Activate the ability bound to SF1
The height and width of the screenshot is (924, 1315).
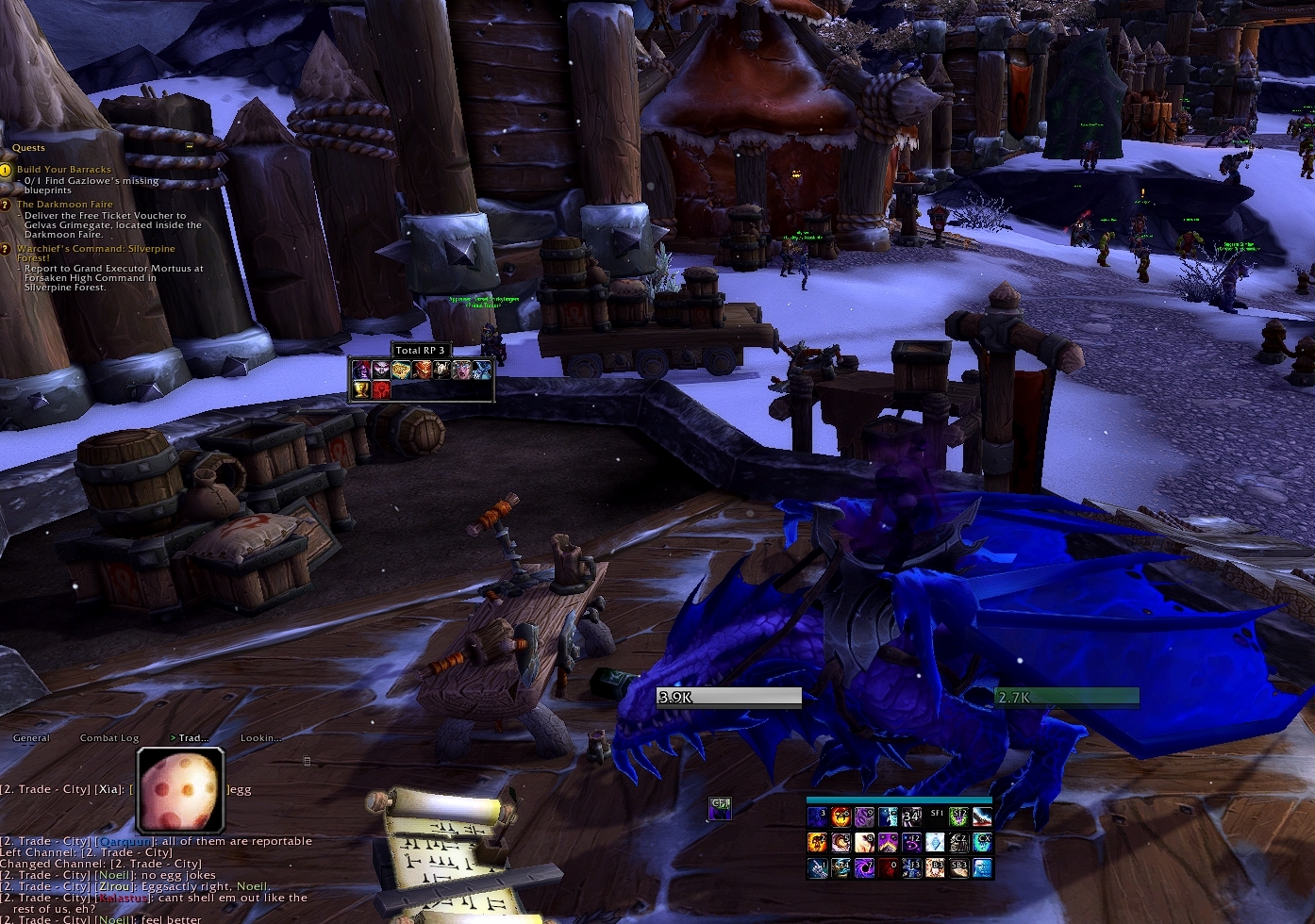click(x=936, y=815)
